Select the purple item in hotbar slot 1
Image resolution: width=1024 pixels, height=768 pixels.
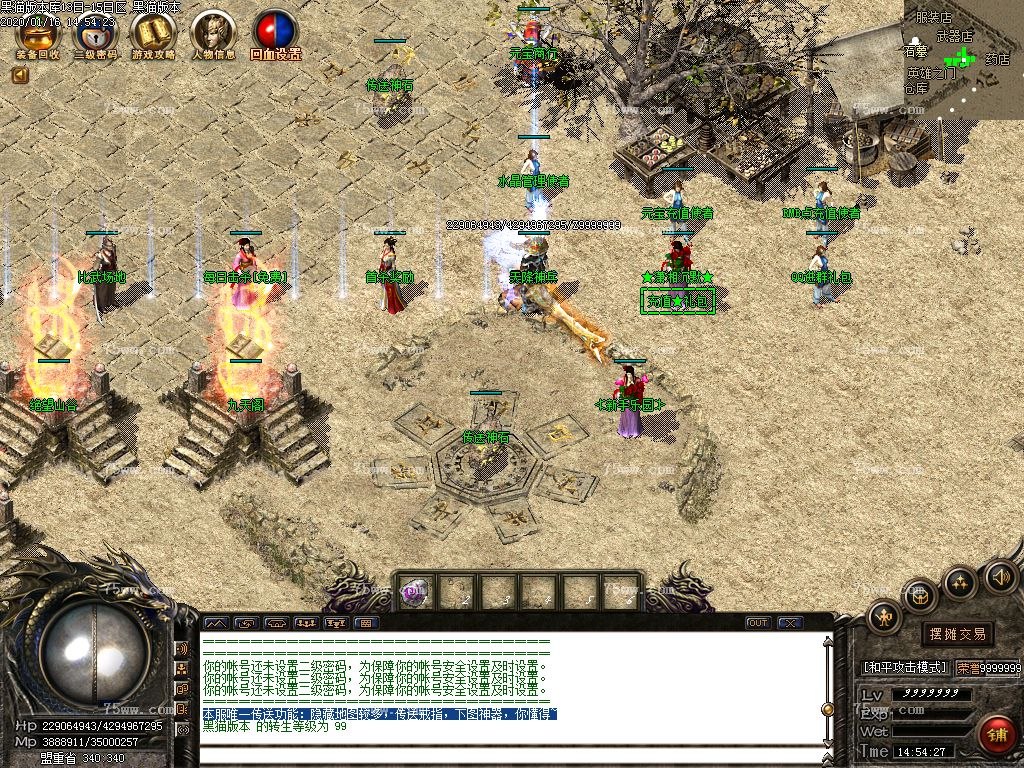(415, 592)
